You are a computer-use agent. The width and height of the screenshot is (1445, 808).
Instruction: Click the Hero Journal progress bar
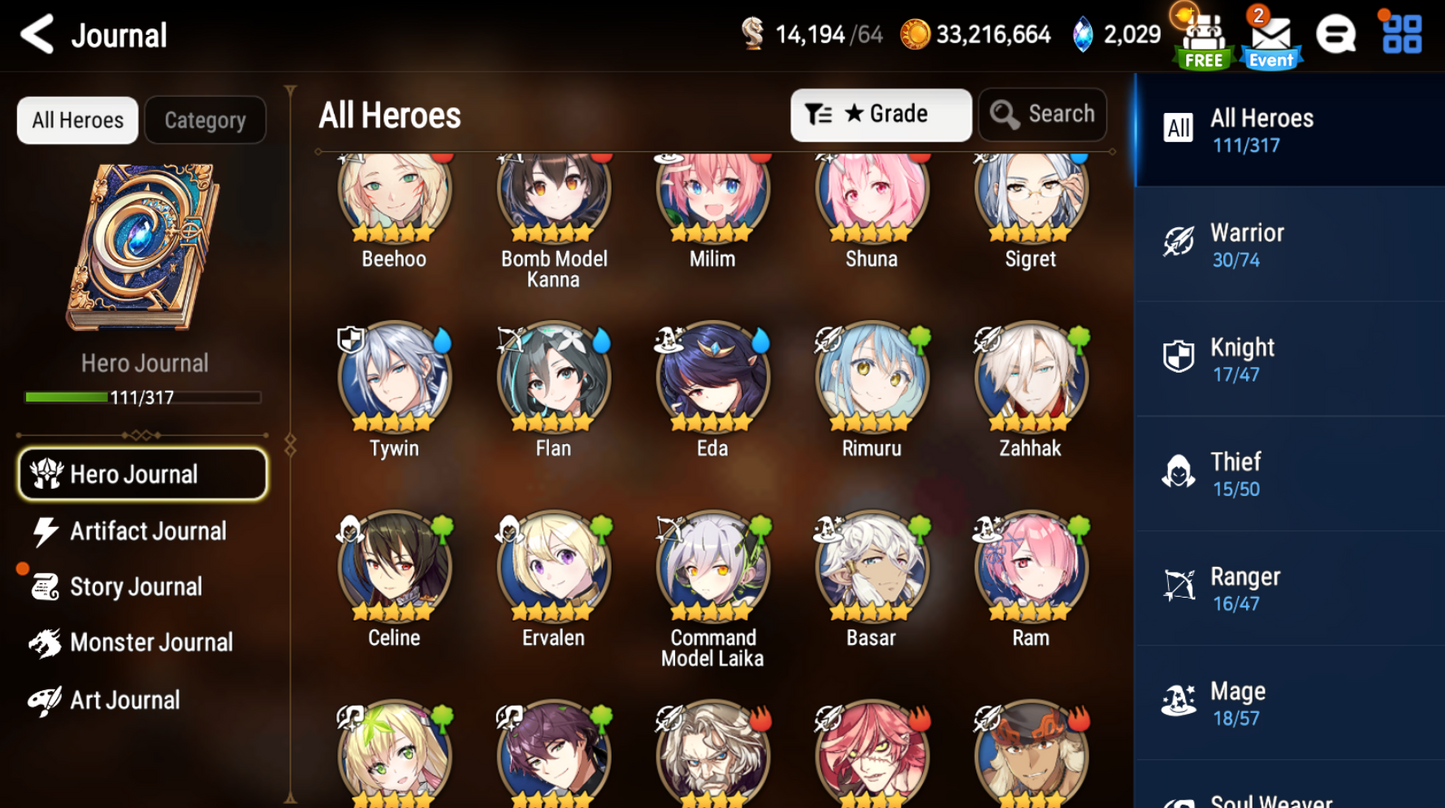point(143,396)
